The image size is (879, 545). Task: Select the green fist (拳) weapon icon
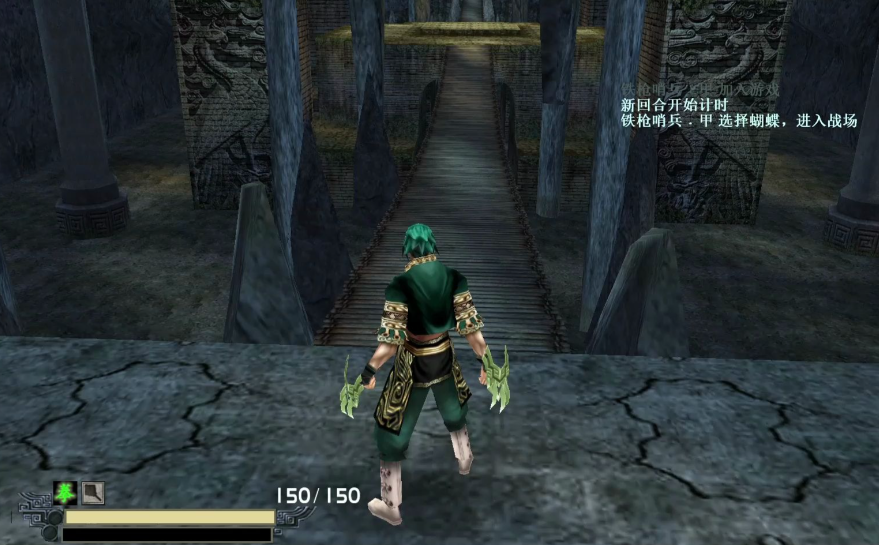click(x=65, y=493)
